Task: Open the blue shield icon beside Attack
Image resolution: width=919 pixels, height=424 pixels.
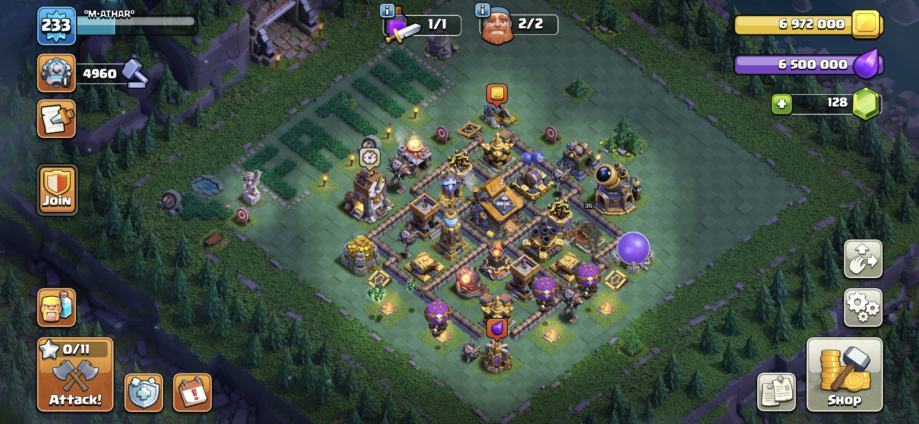Action: [143, 391]
